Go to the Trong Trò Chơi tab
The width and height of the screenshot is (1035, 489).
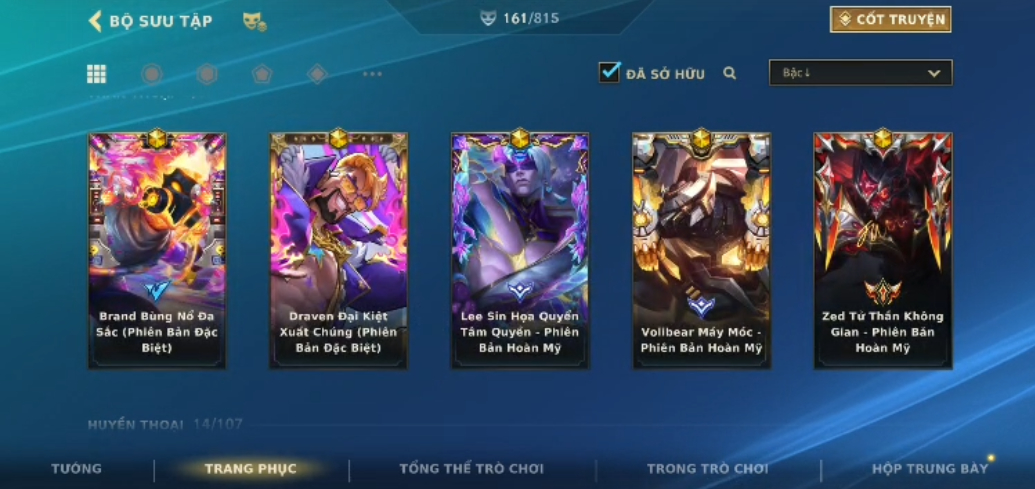(707, 469)
